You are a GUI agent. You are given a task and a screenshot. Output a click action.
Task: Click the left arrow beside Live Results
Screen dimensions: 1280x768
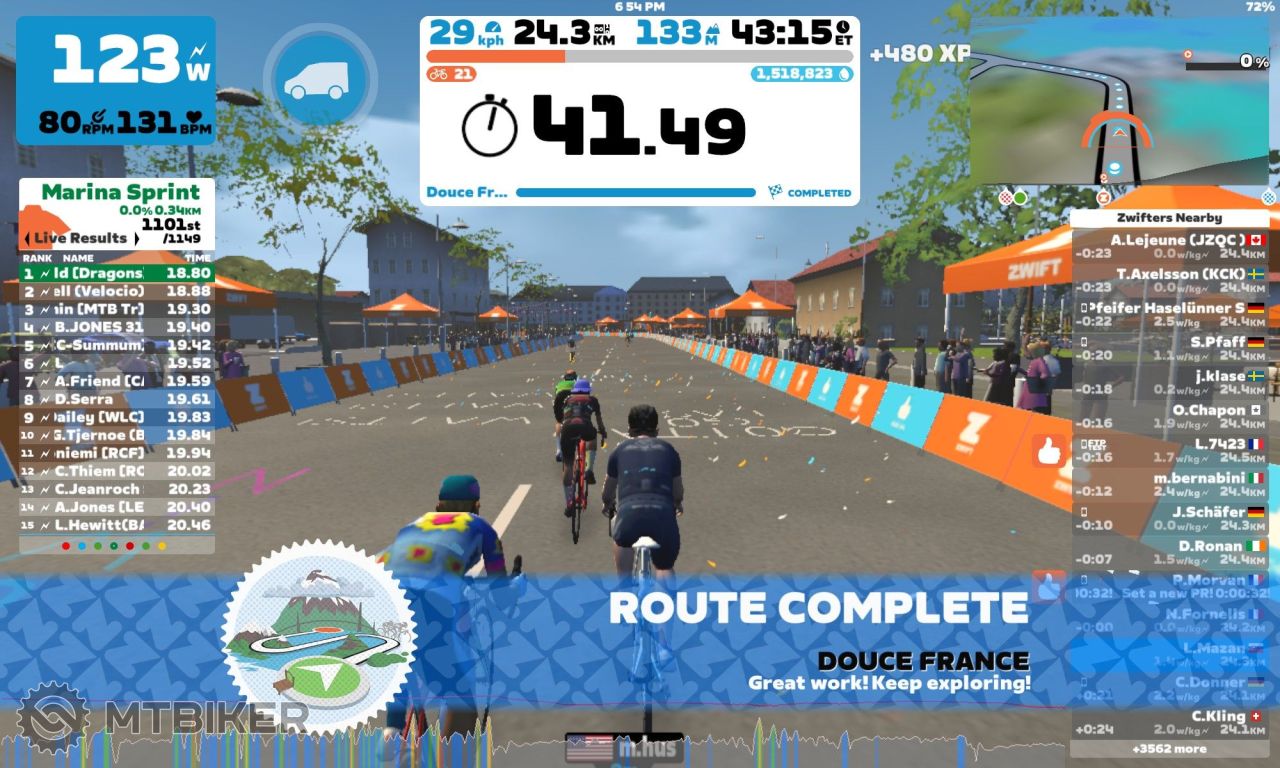point(28,238)
